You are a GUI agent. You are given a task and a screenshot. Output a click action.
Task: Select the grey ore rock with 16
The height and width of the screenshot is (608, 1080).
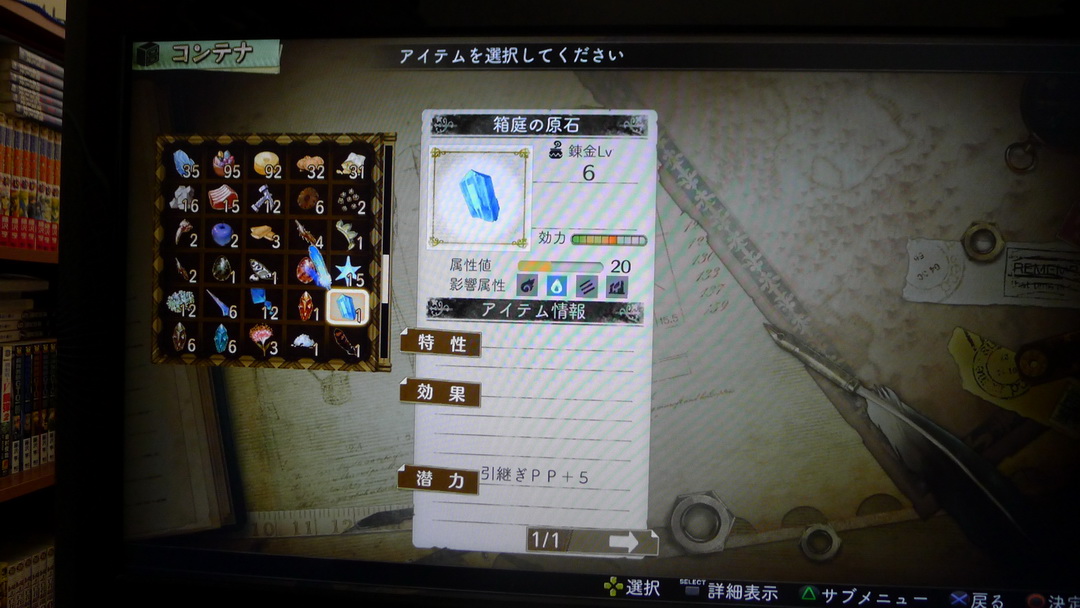(182, 199)
